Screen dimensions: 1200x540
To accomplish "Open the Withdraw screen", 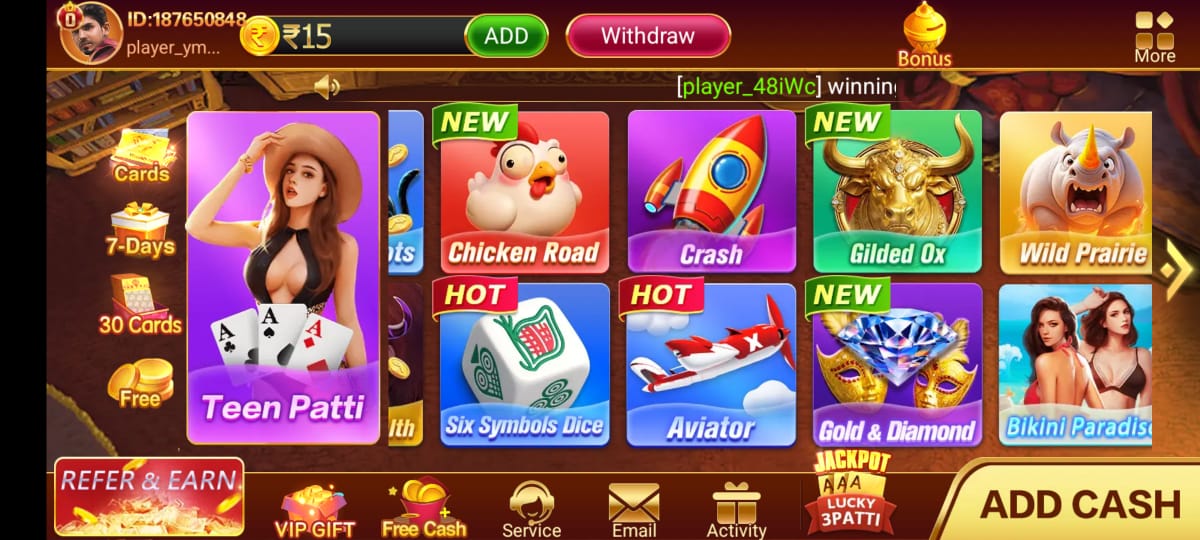I will 647,36.
